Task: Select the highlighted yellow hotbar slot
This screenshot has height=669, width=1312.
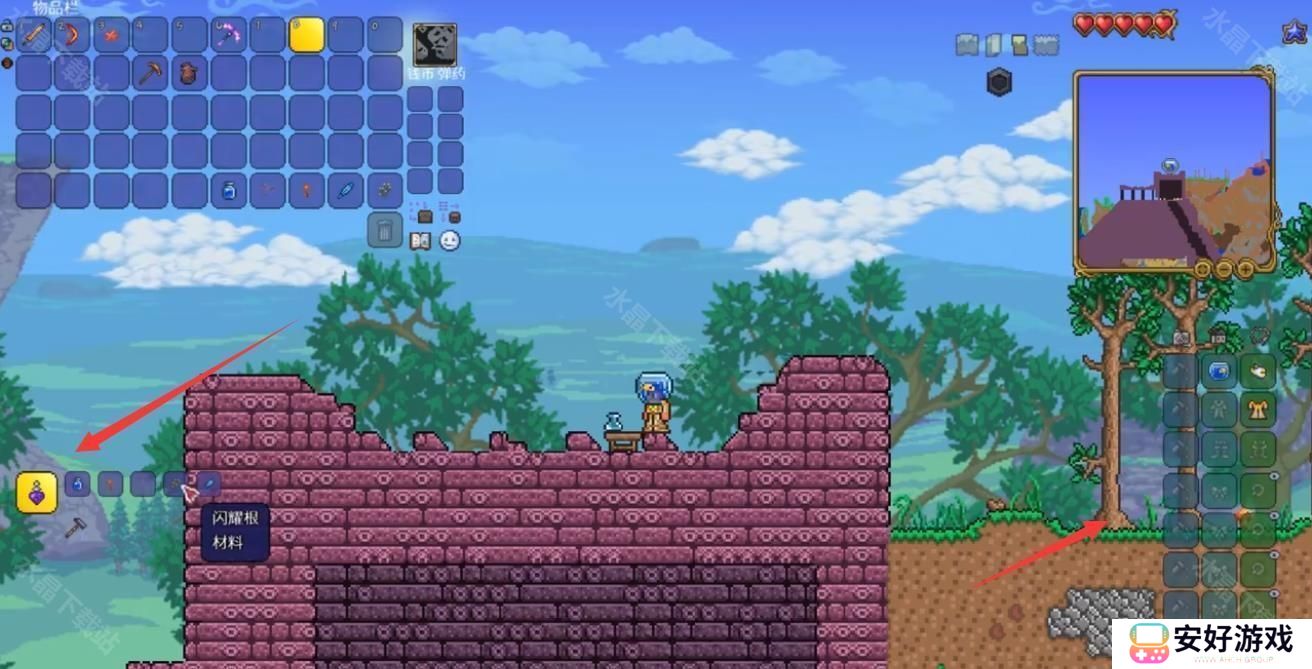Action: click(306, 35)
